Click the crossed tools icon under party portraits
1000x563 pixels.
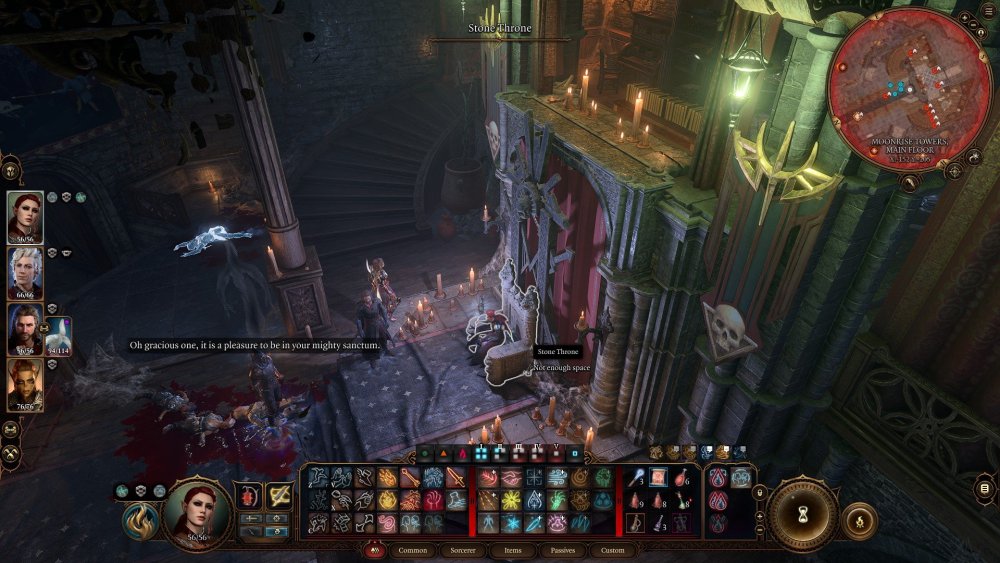(11, 453)
